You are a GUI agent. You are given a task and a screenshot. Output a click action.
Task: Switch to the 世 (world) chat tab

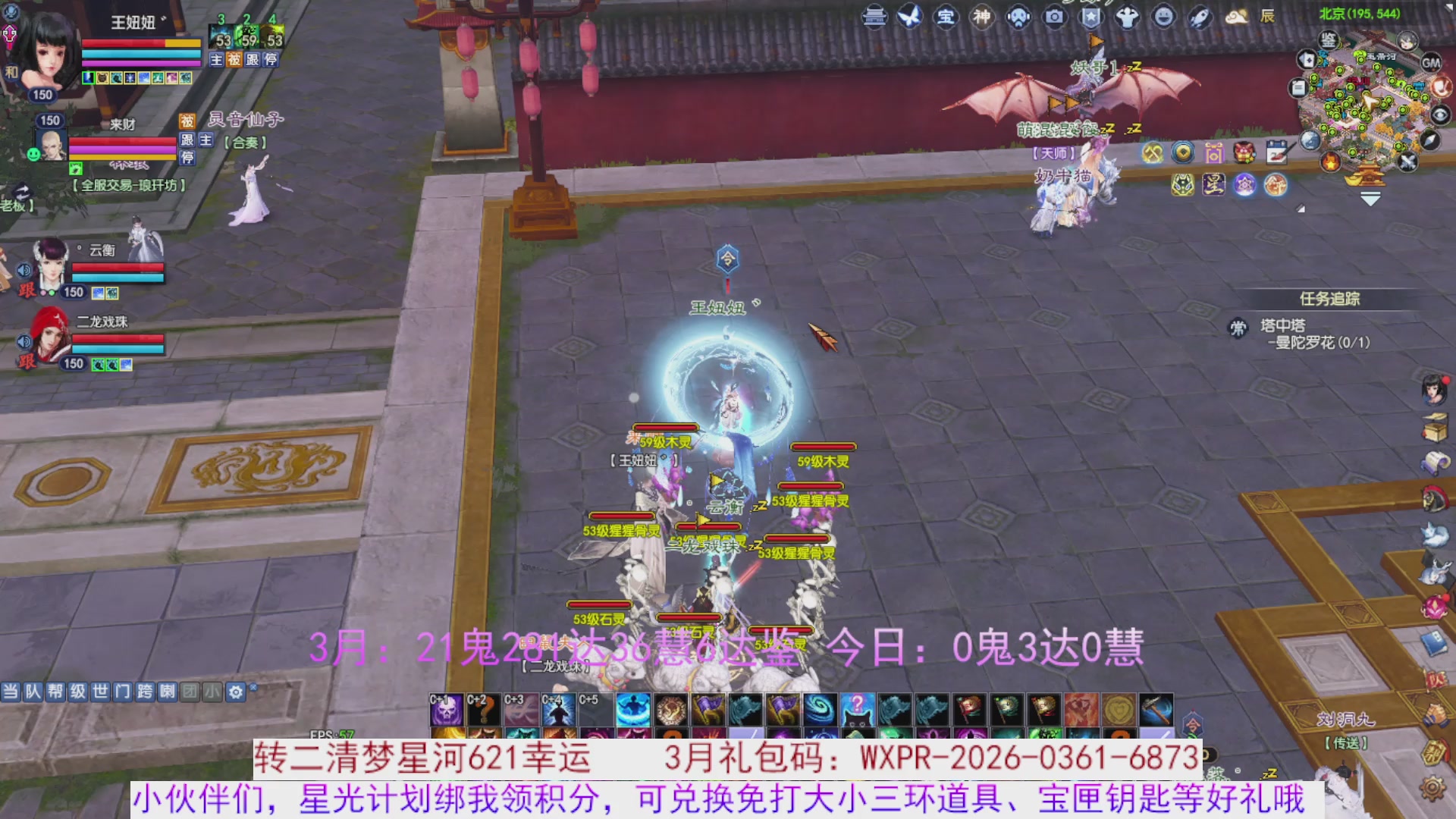click(x=100, y=692)
